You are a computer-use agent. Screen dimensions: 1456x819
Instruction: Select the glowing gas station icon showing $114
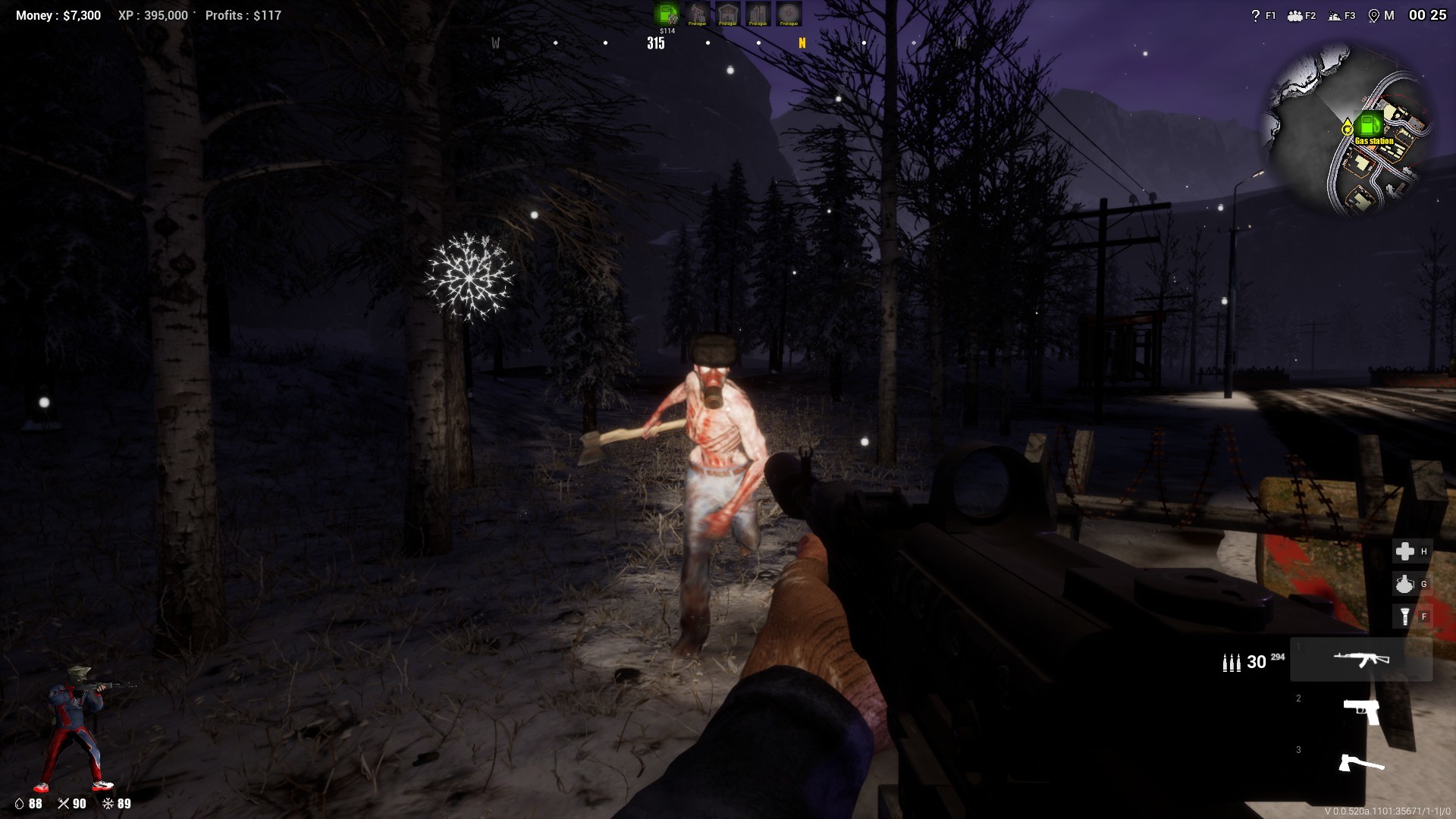pyautogui.click(x=666, y=13)
